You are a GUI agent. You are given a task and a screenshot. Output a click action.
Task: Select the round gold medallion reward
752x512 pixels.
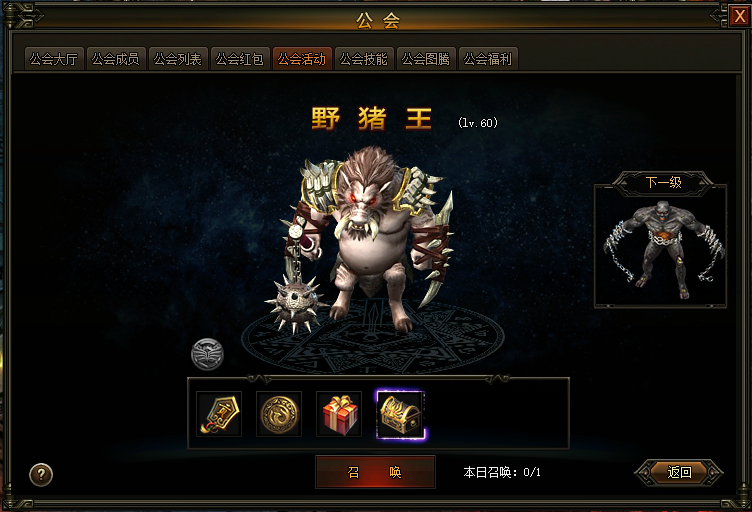point(279,414)
